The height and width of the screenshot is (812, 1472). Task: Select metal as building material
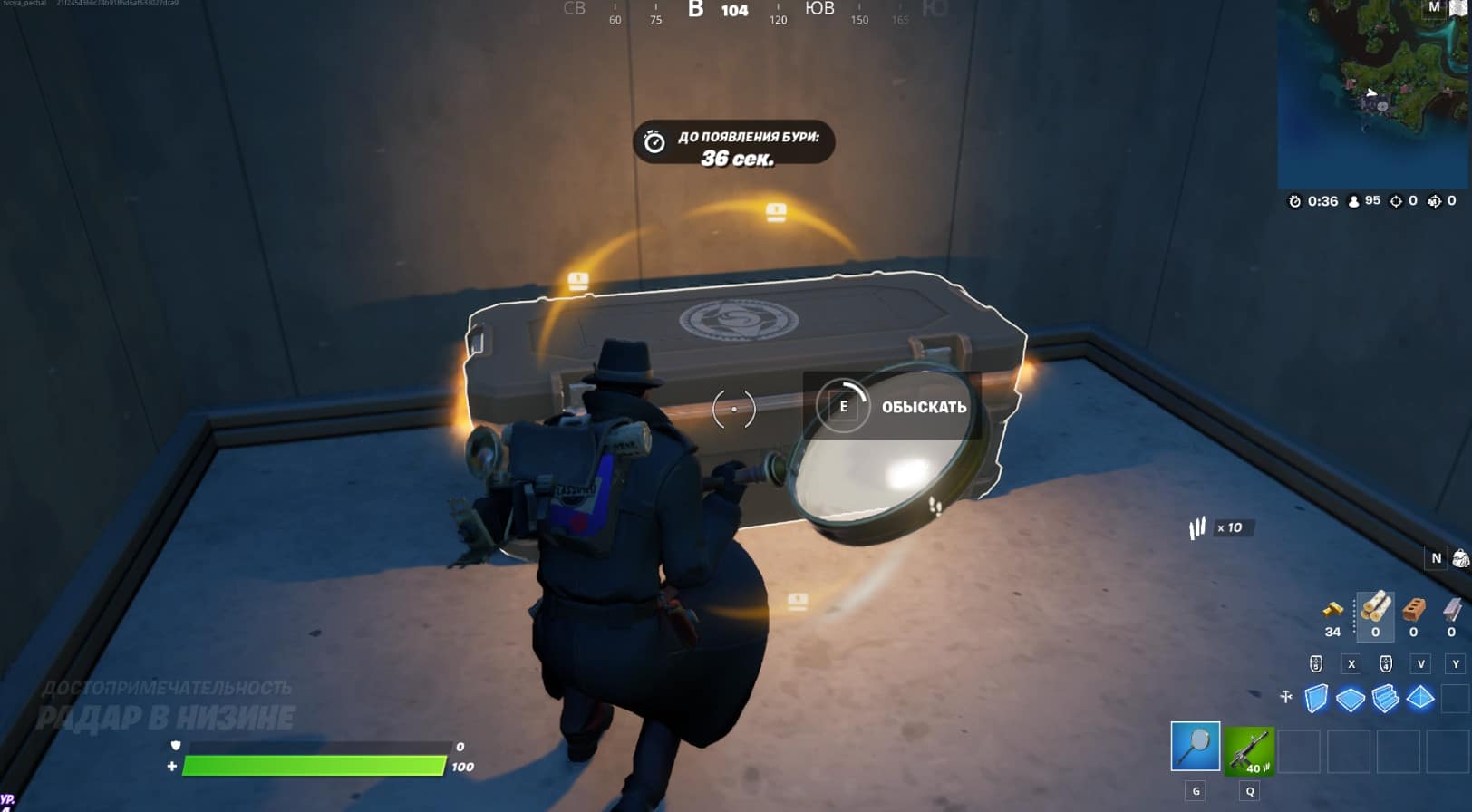pyautogui.click(x=1451, y=608)
